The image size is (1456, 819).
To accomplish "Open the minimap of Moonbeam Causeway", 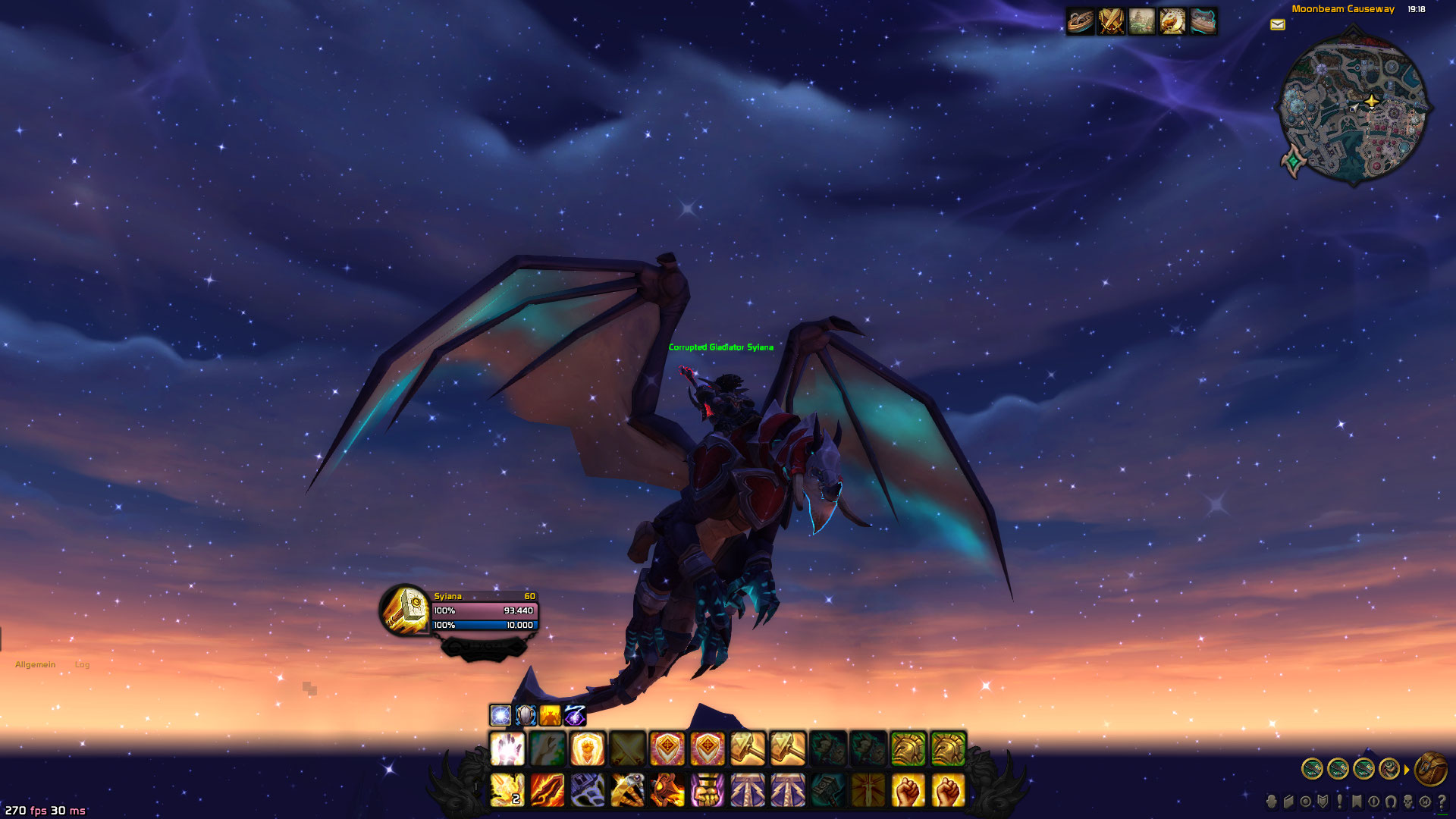I will [x=1354, y=107].
